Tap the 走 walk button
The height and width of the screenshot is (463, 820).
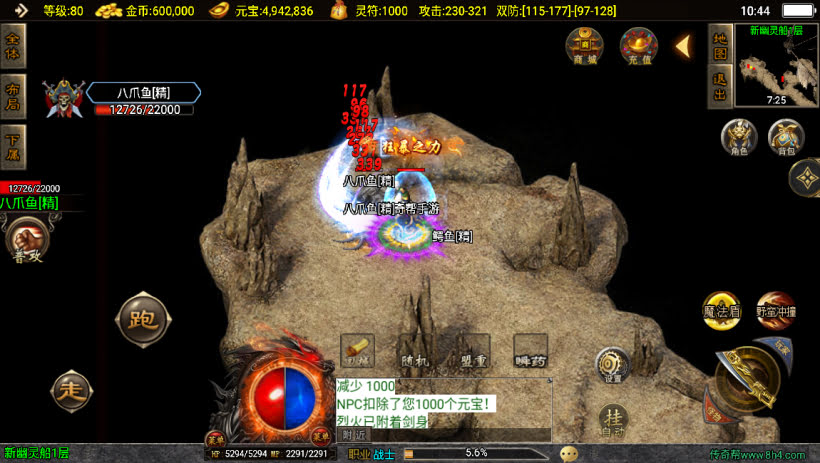click(71, 388)
